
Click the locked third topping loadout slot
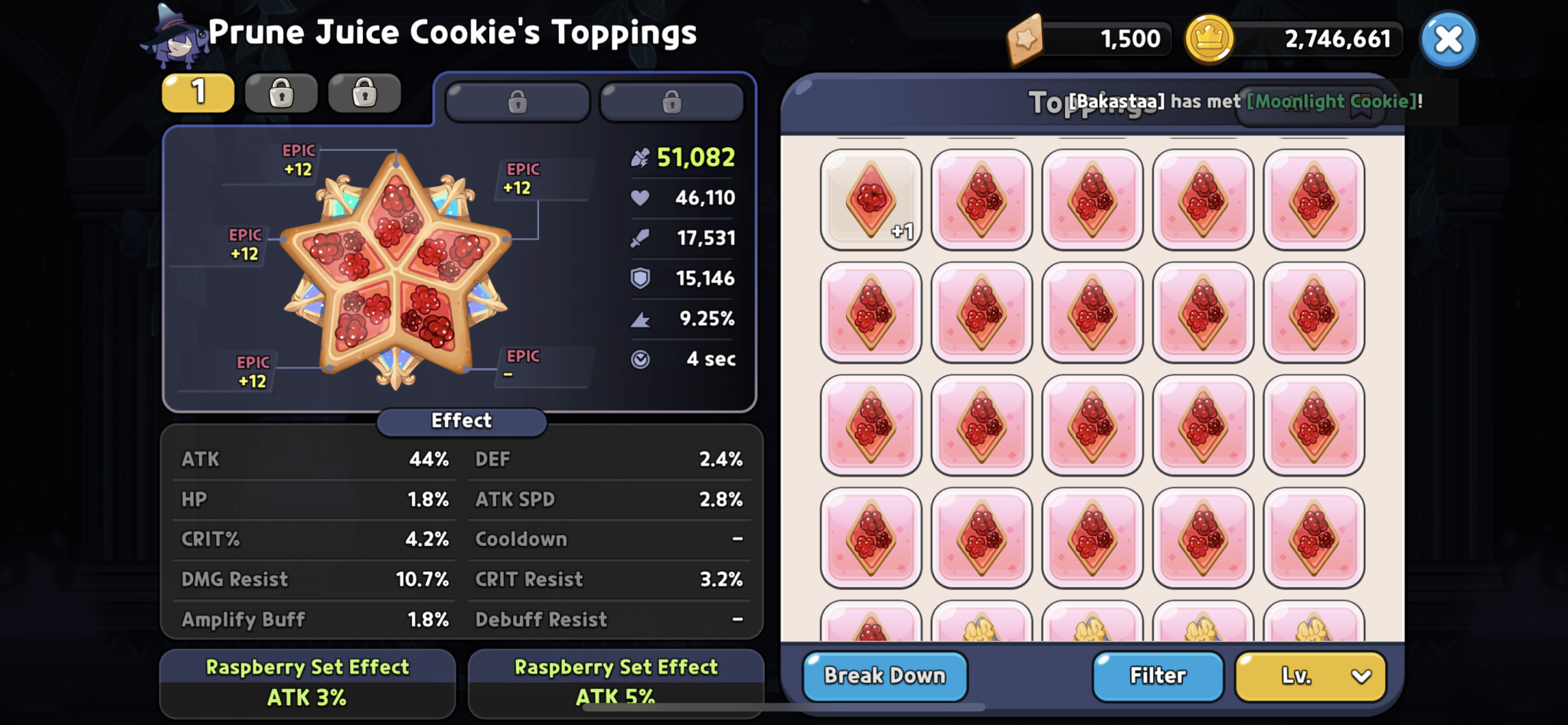(x=364, y=92)
